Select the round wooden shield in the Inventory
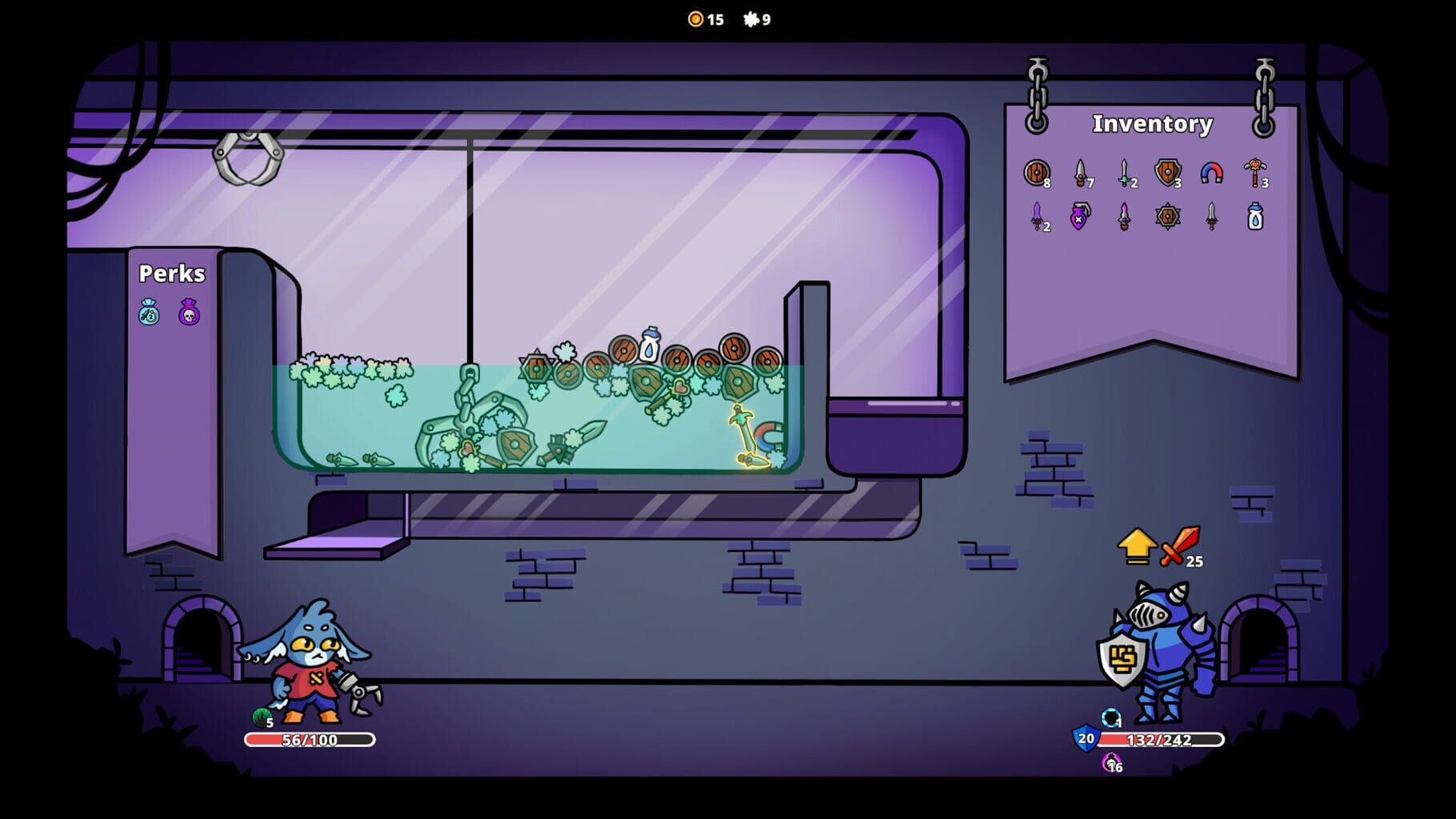Image resolution: width=1456 pixels, height=819 pixels. pyautogui.click(x=1037, y=172)
